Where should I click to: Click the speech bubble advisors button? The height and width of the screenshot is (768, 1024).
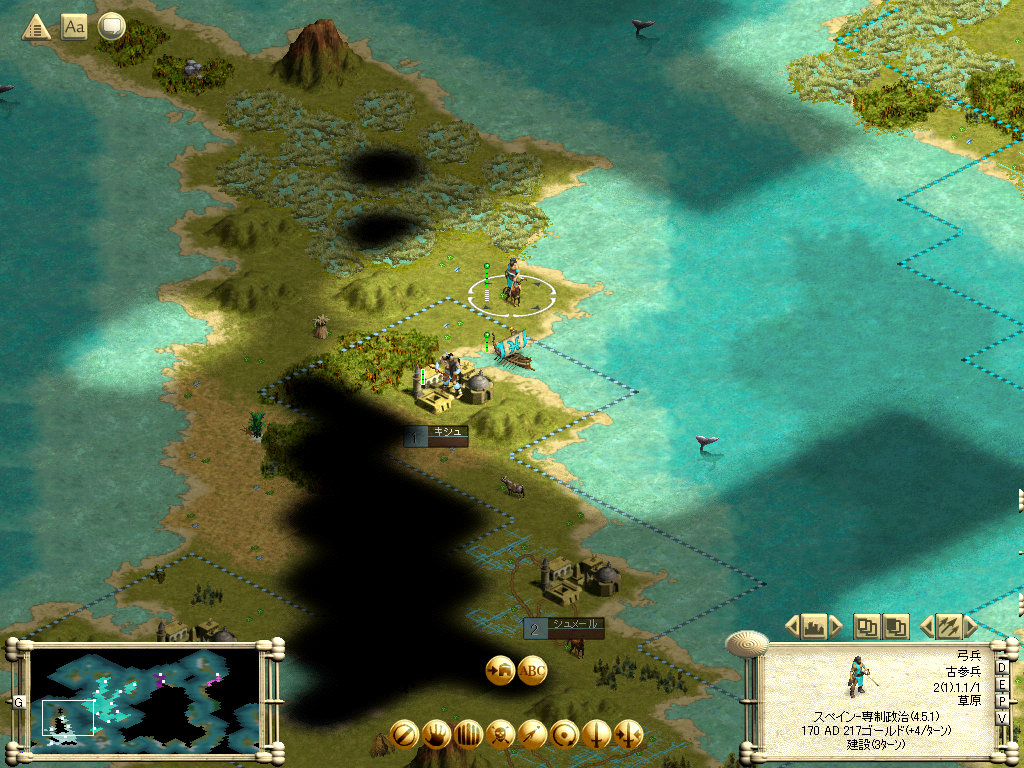[x=111, y=27]
